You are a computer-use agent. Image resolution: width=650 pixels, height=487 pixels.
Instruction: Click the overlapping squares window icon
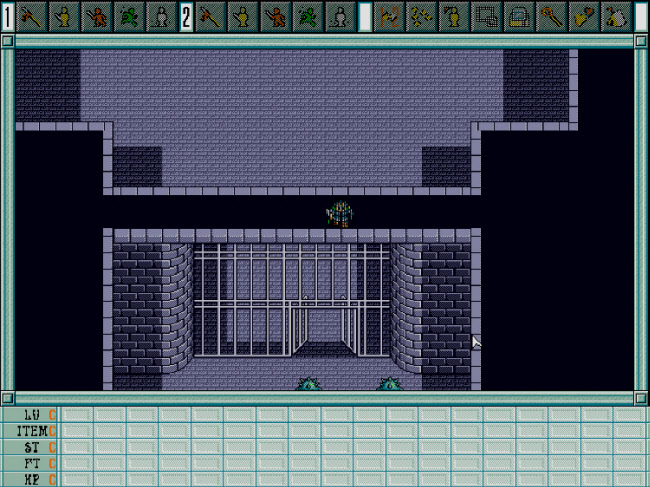tap(487, 16)
